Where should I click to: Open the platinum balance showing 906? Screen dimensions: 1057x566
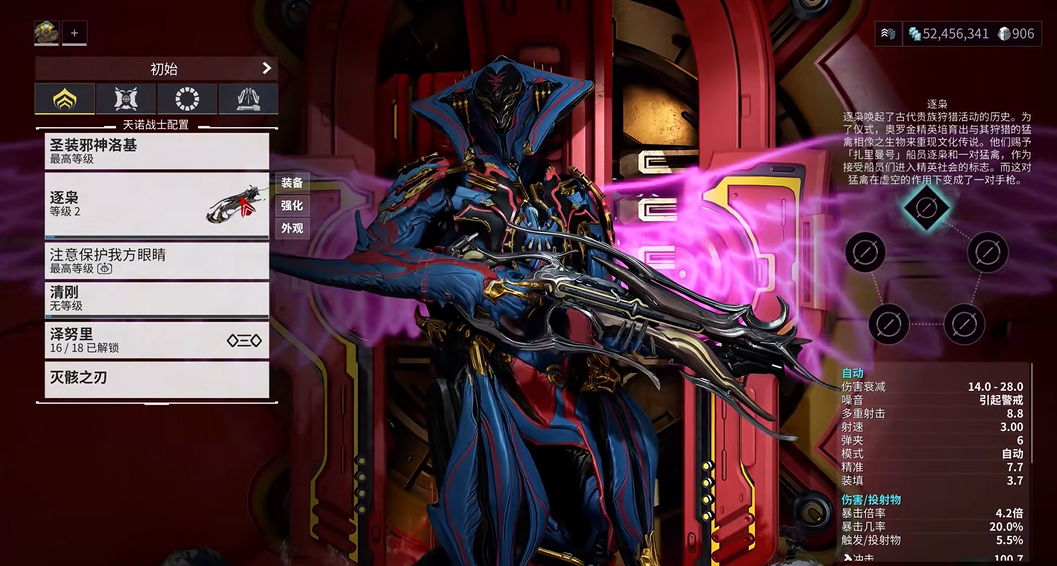(x=1016, y=34)
